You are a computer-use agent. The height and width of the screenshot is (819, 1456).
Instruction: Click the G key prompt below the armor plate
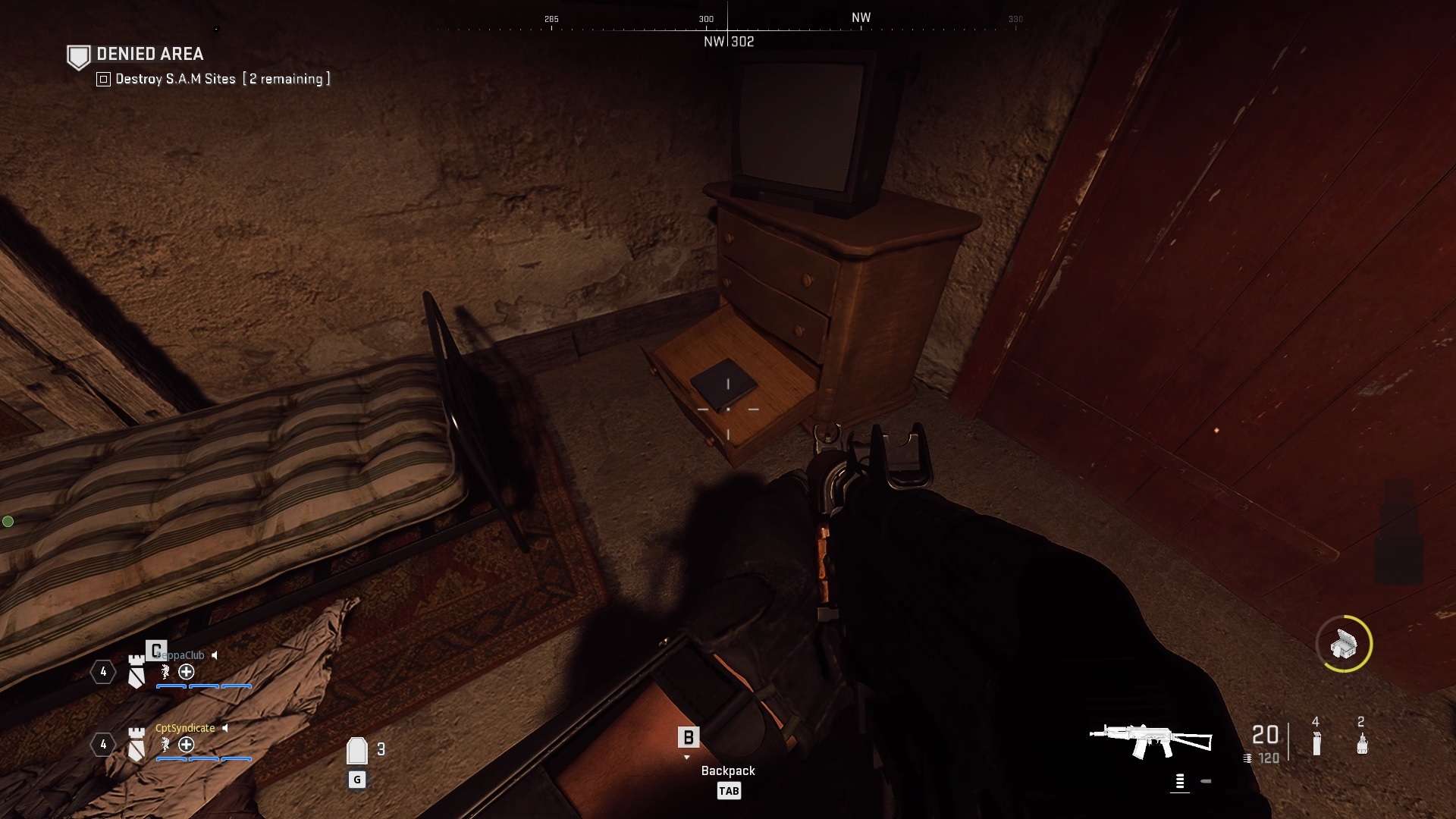356,778
